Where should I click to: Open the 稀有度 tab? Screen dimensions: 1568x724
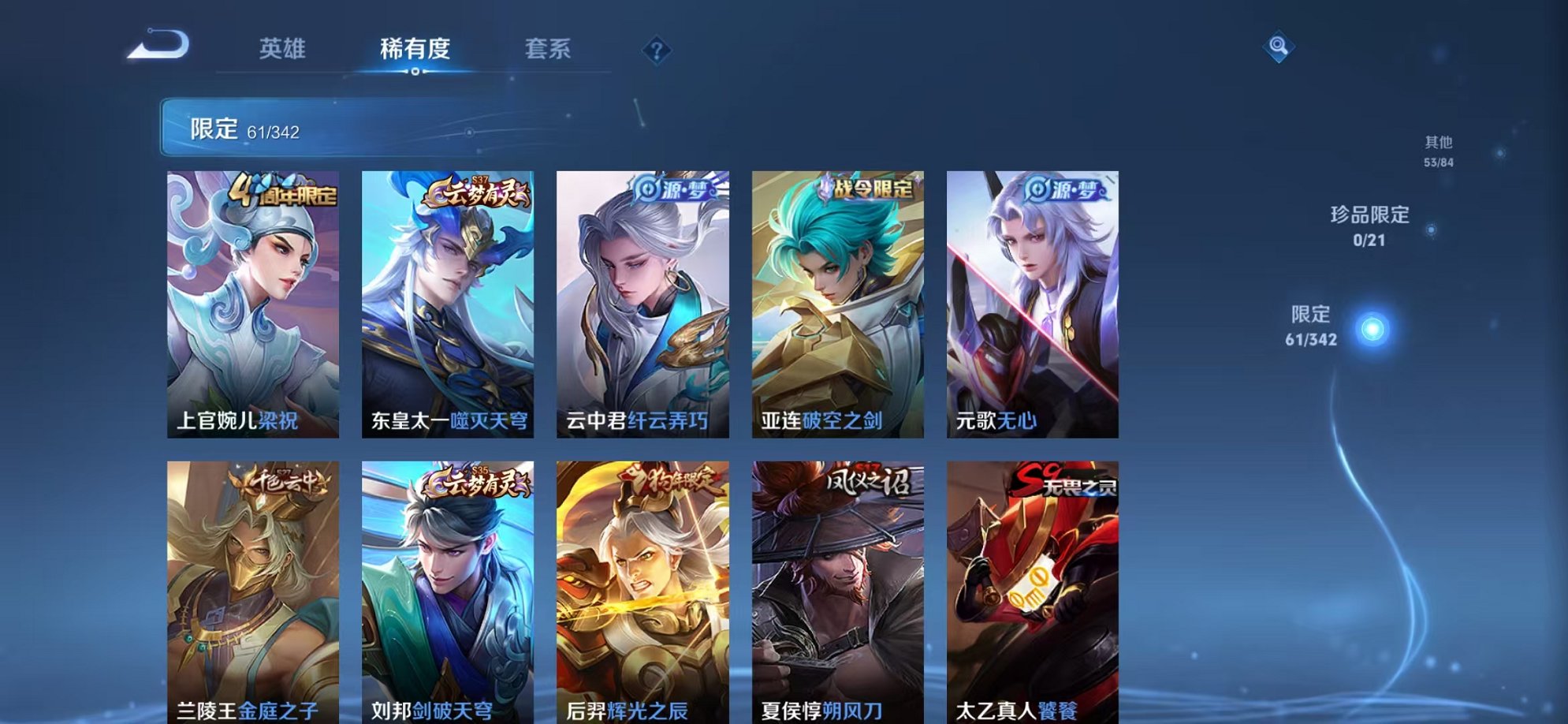(416, 49)
